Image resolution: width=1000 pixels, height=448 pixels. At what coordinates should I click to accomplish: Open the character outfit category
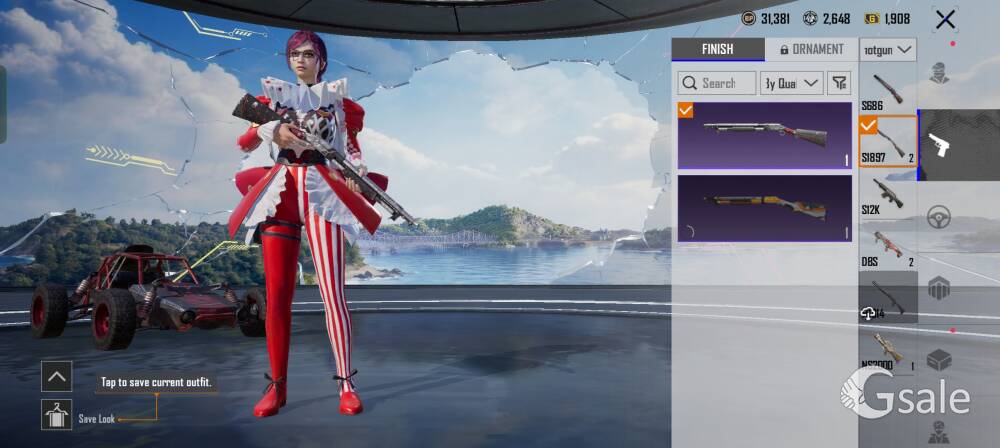(938, 73)
